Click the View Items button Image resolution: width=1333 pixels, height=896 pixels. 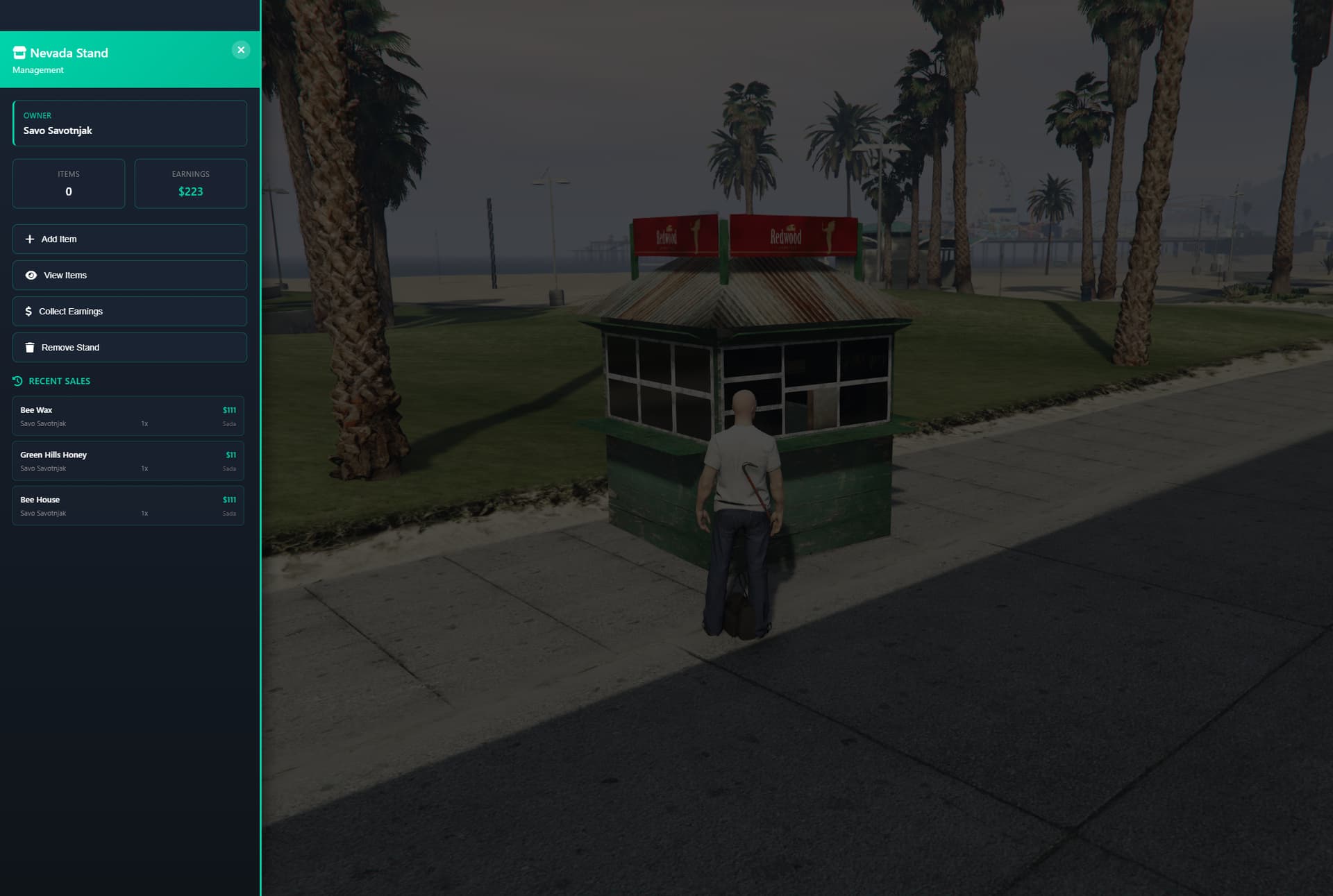click(129, 275)
